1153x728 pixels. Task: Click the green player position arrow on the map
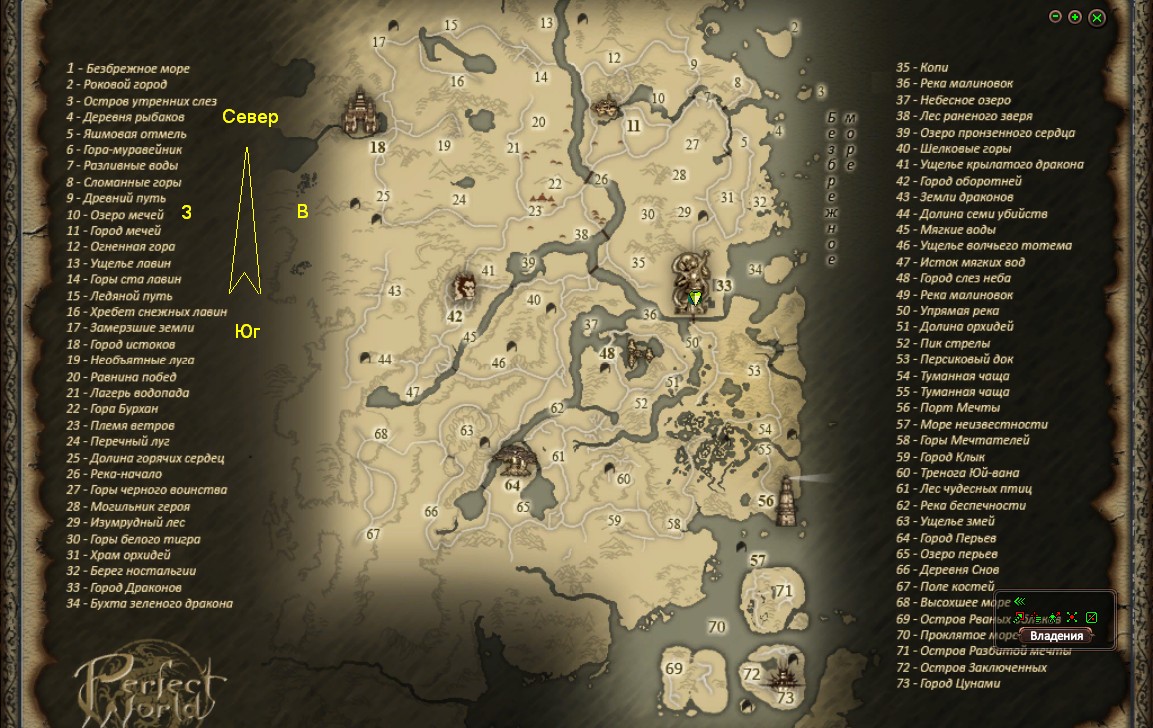[696, 297]
